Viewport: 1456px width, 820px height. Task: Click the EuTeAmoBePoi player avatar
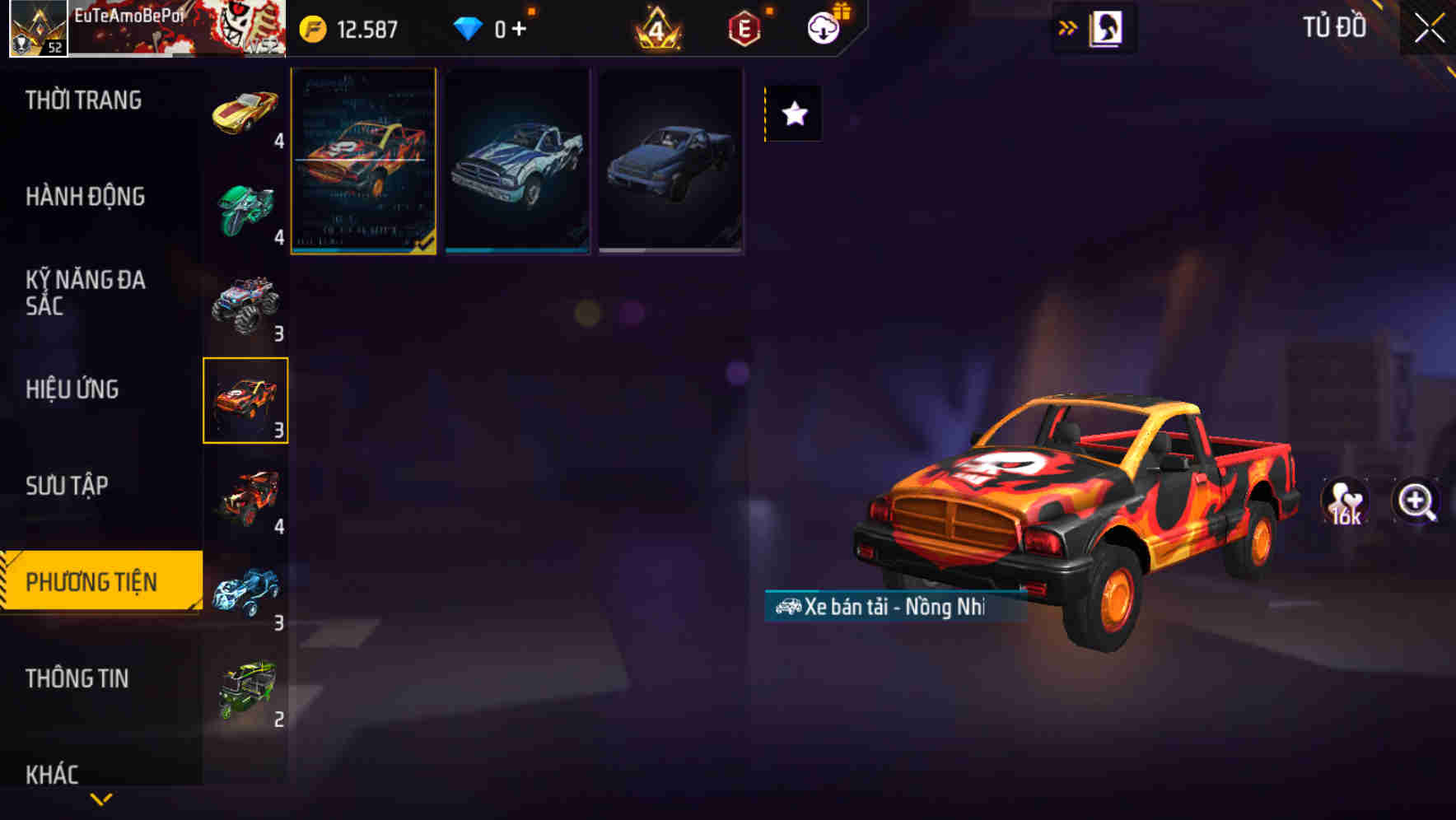[36, 27]
